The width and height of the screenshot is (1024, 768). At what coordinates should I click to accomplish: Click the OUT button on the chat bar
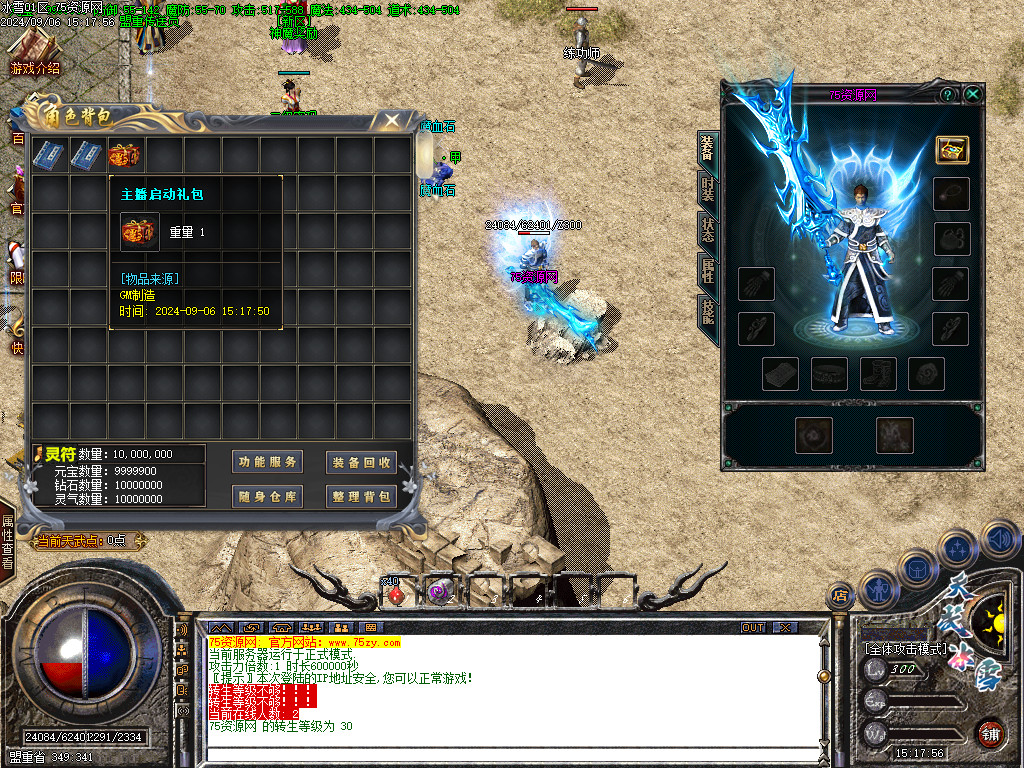tap(753, 627)
